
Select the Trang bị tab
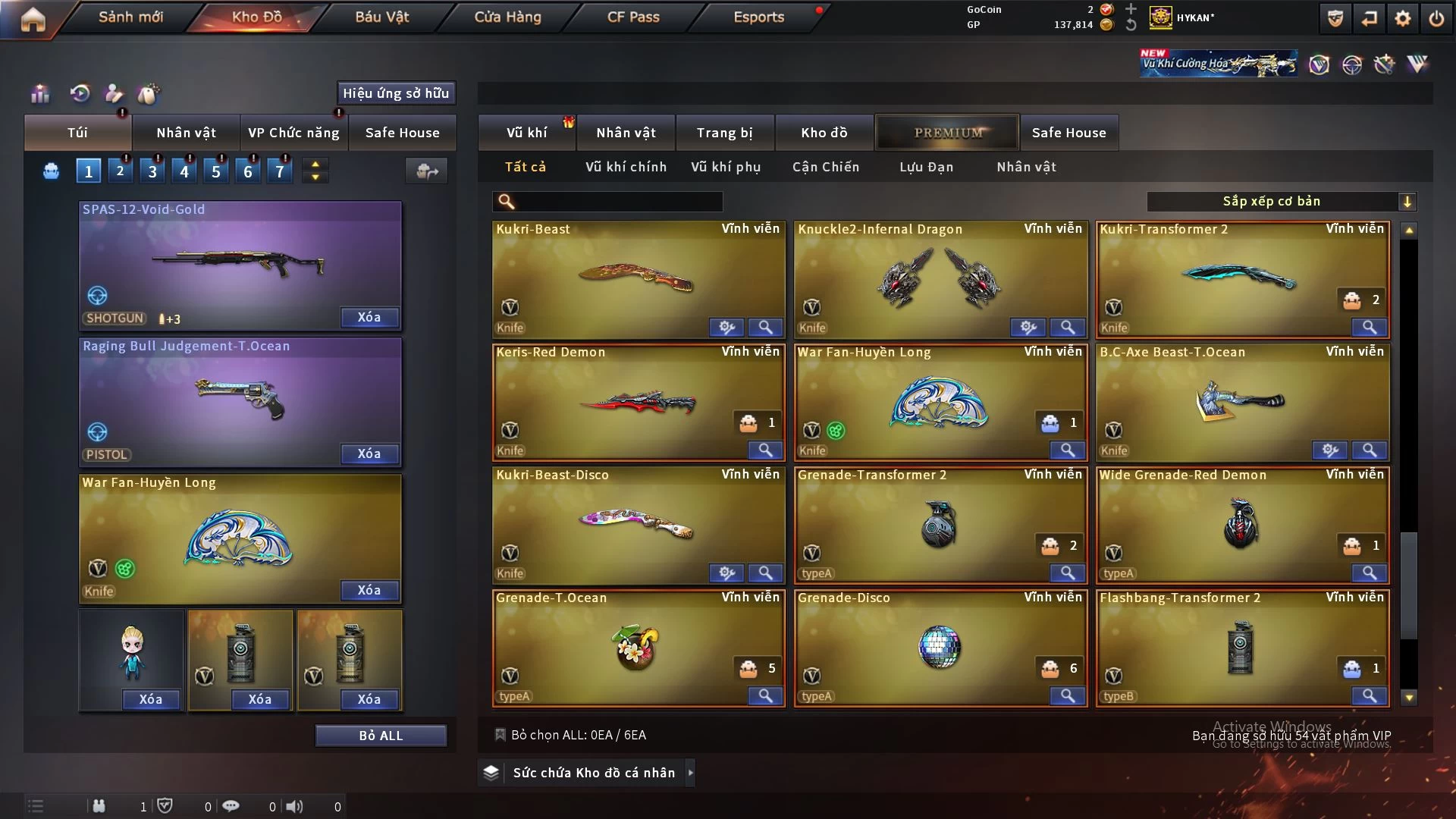click(x=724, y=133)
